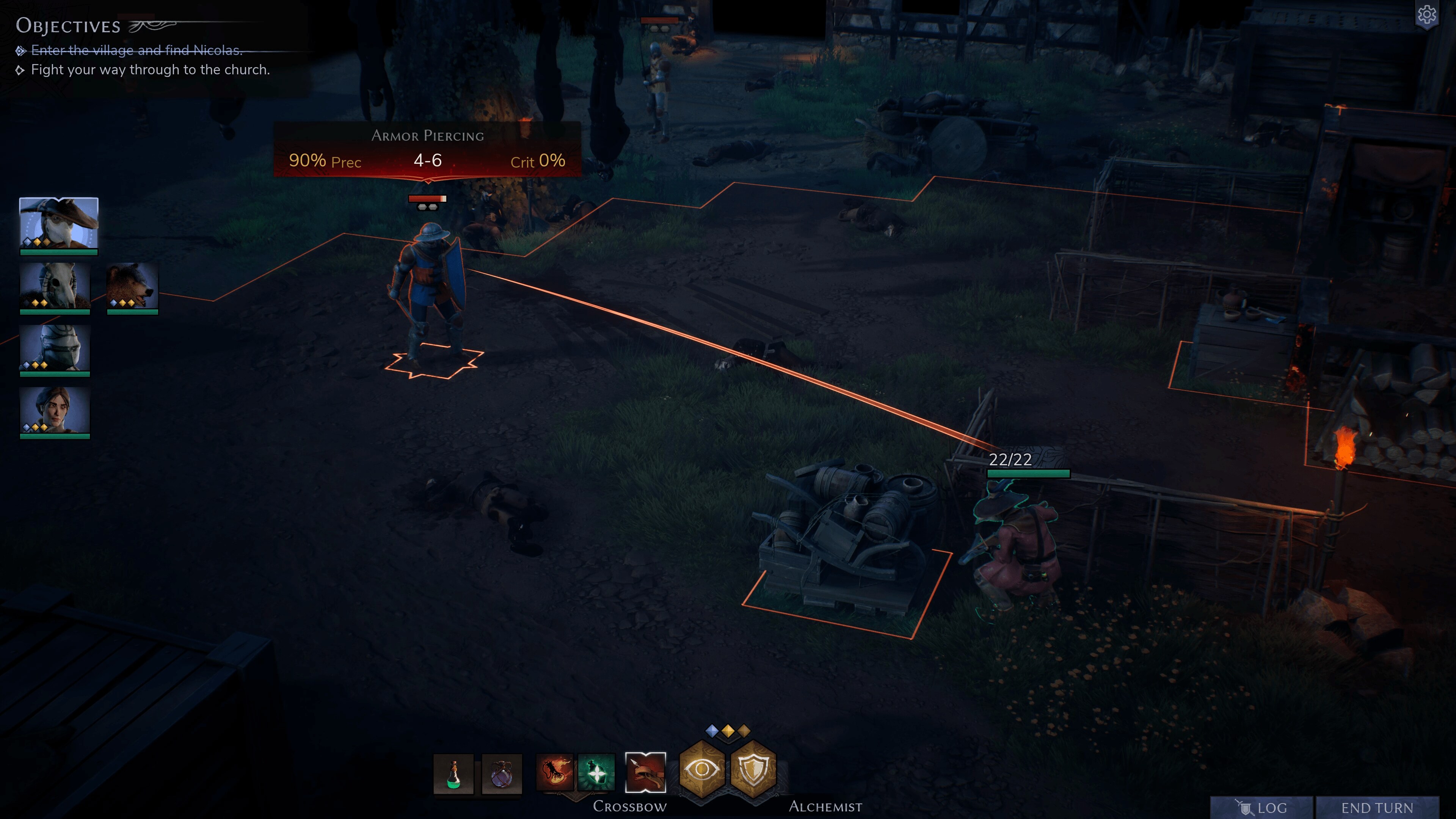Activate the eye overwatch hexagon ability
The width and height of the screenshot is (1456, 819).
701,769
